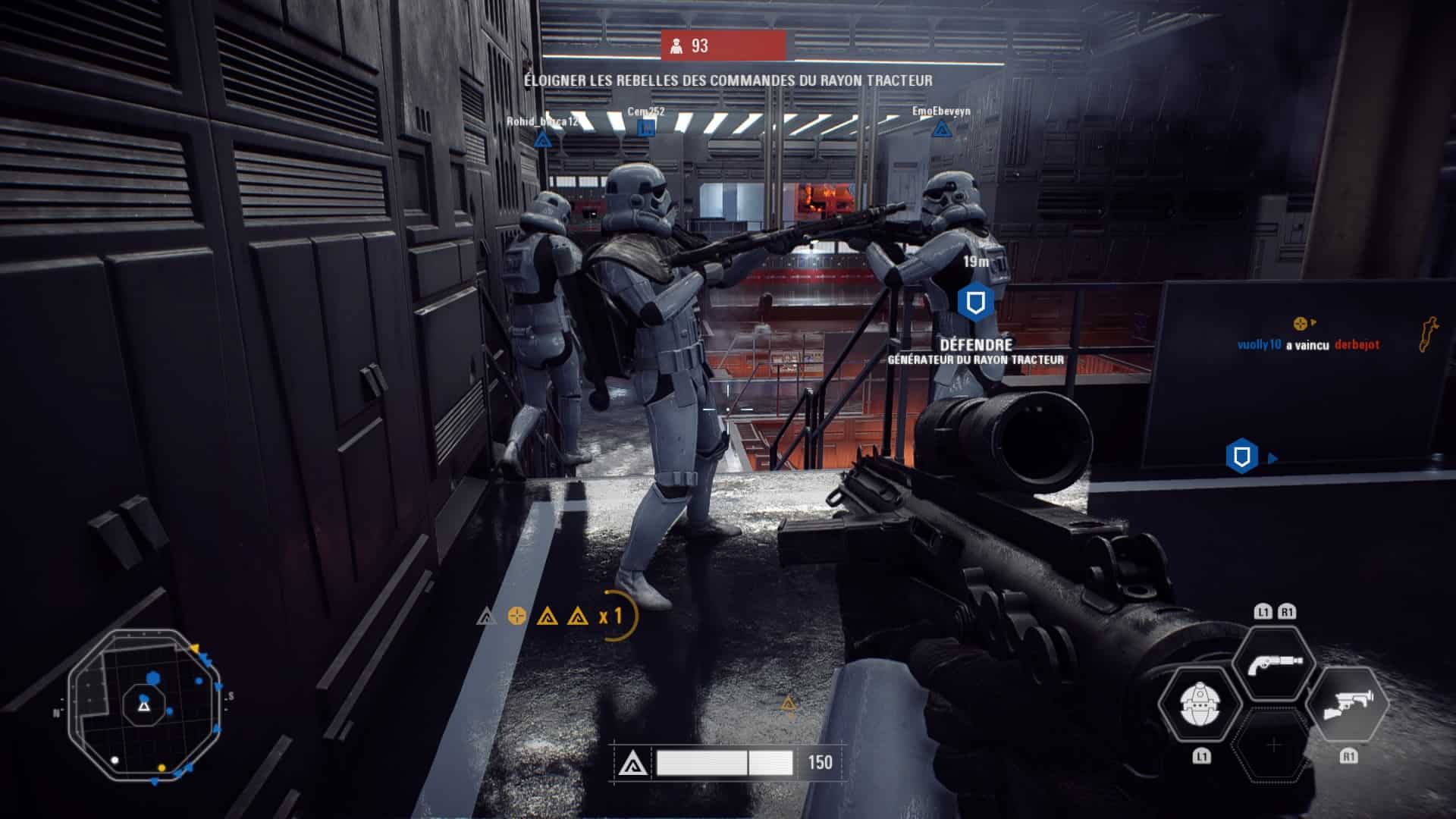This screenshot has height=819, width=1456.
Task: Select Rohid_barca12's teammate marker icon
Action: [x=541, y=140]
